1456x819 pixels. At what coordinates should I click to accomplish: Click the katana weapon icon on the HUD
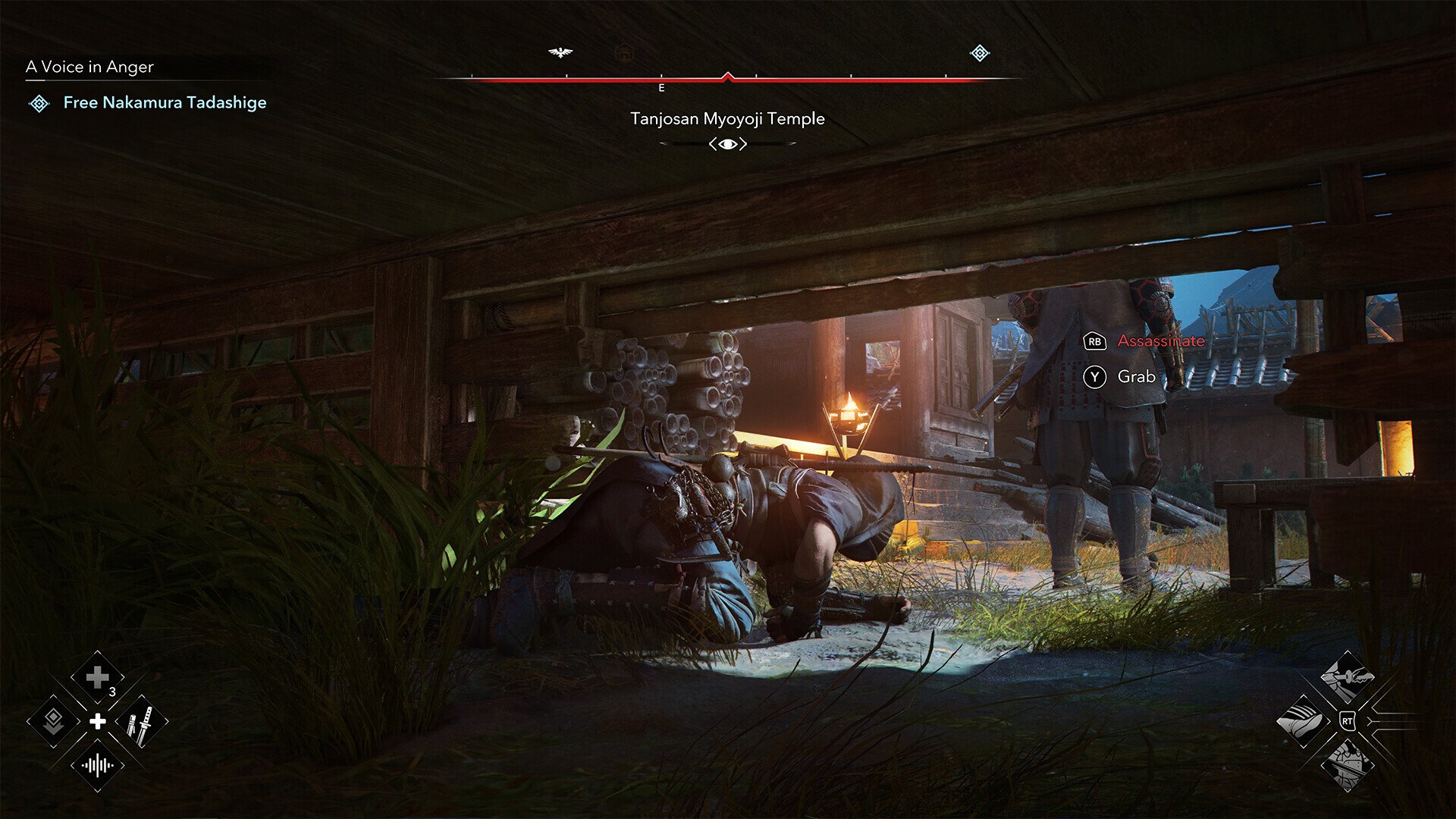click(x=140, y=722)
